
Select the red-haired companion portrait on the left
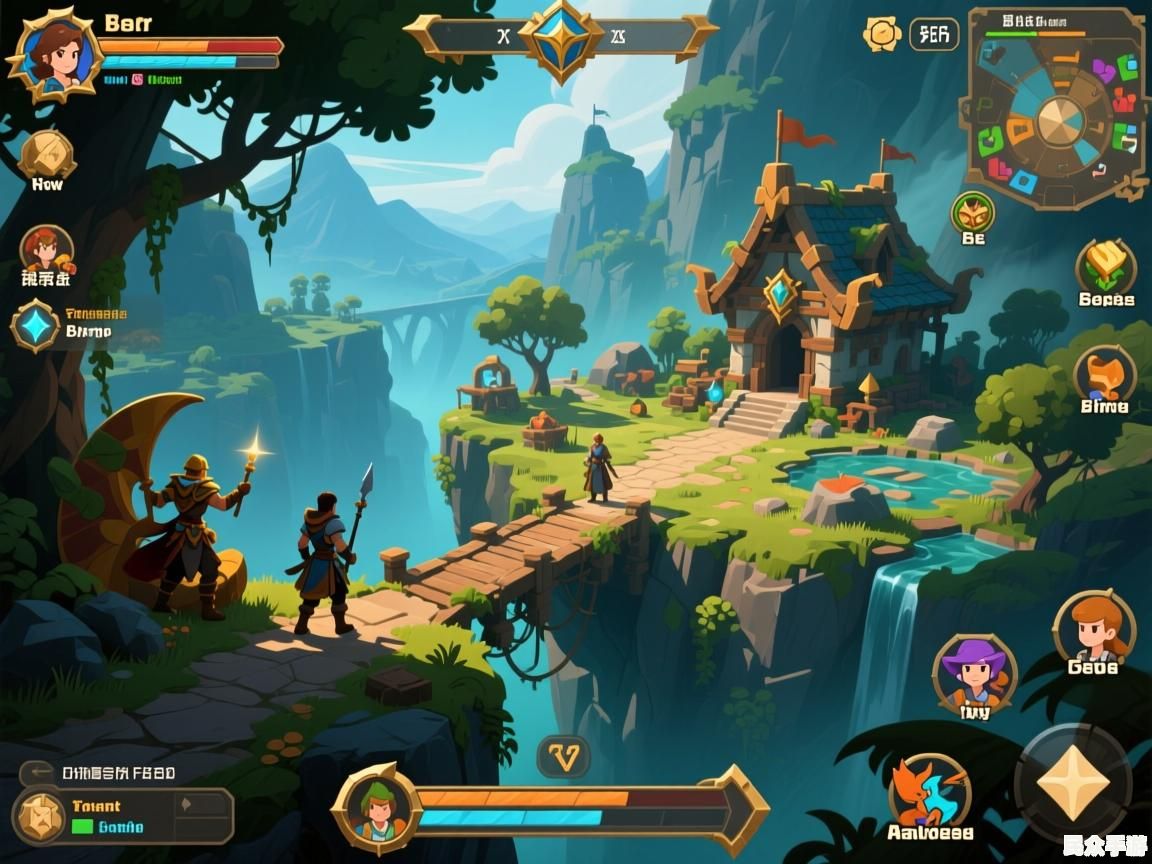tap(46, 251)
